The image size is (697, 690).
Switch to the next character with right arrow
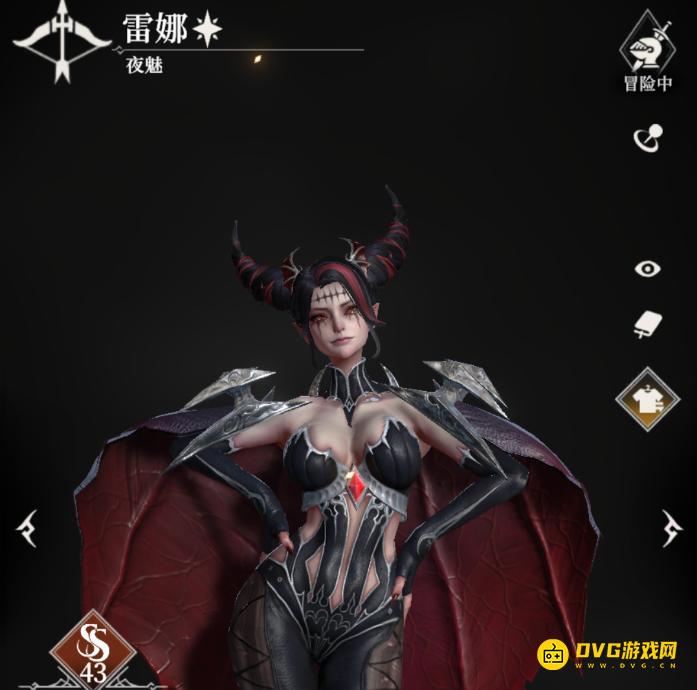pyautogui.click(x=670, y=527)
